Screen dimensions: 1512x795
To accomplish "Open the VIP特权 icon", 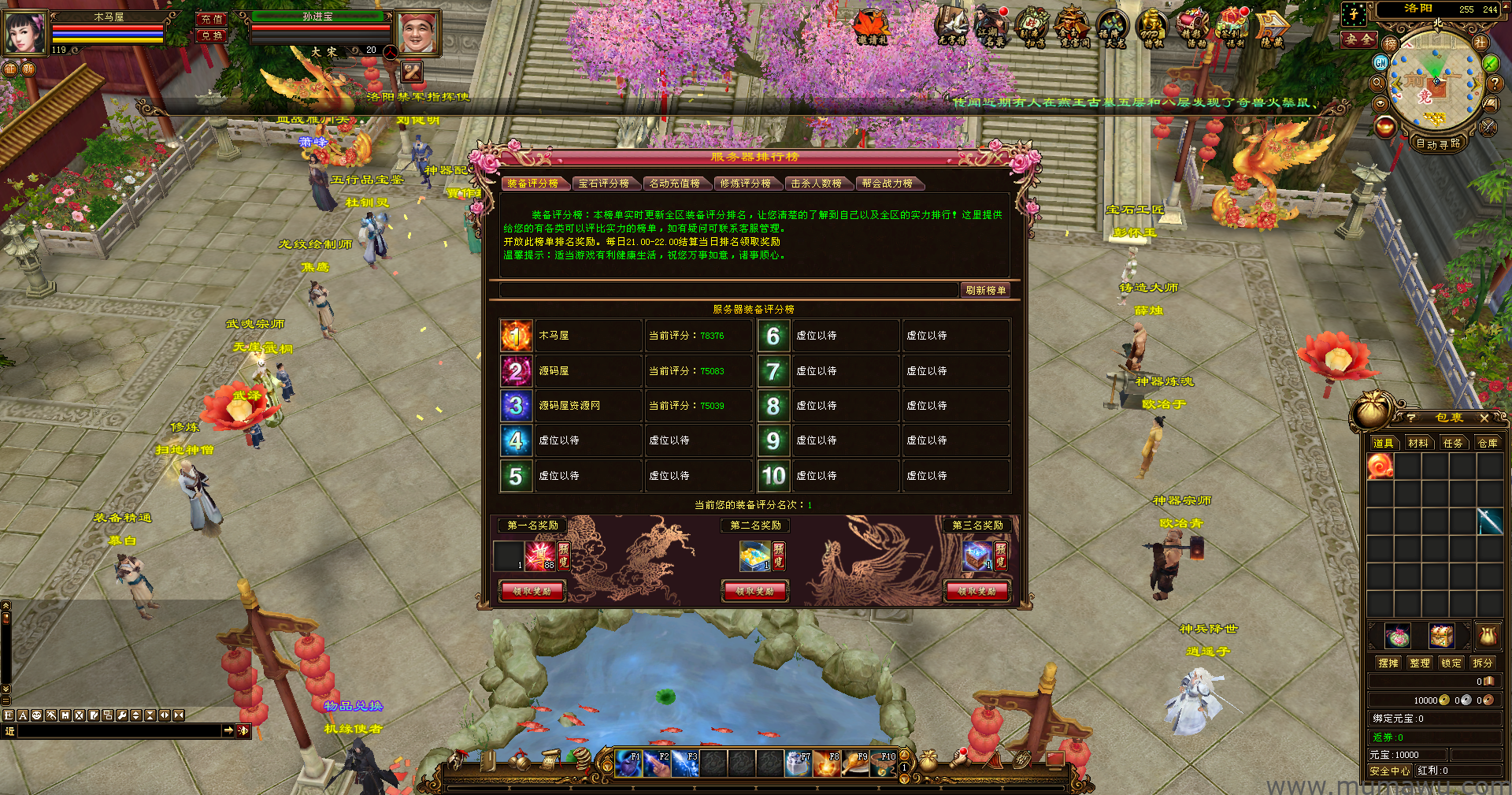I will (1153, 29).
